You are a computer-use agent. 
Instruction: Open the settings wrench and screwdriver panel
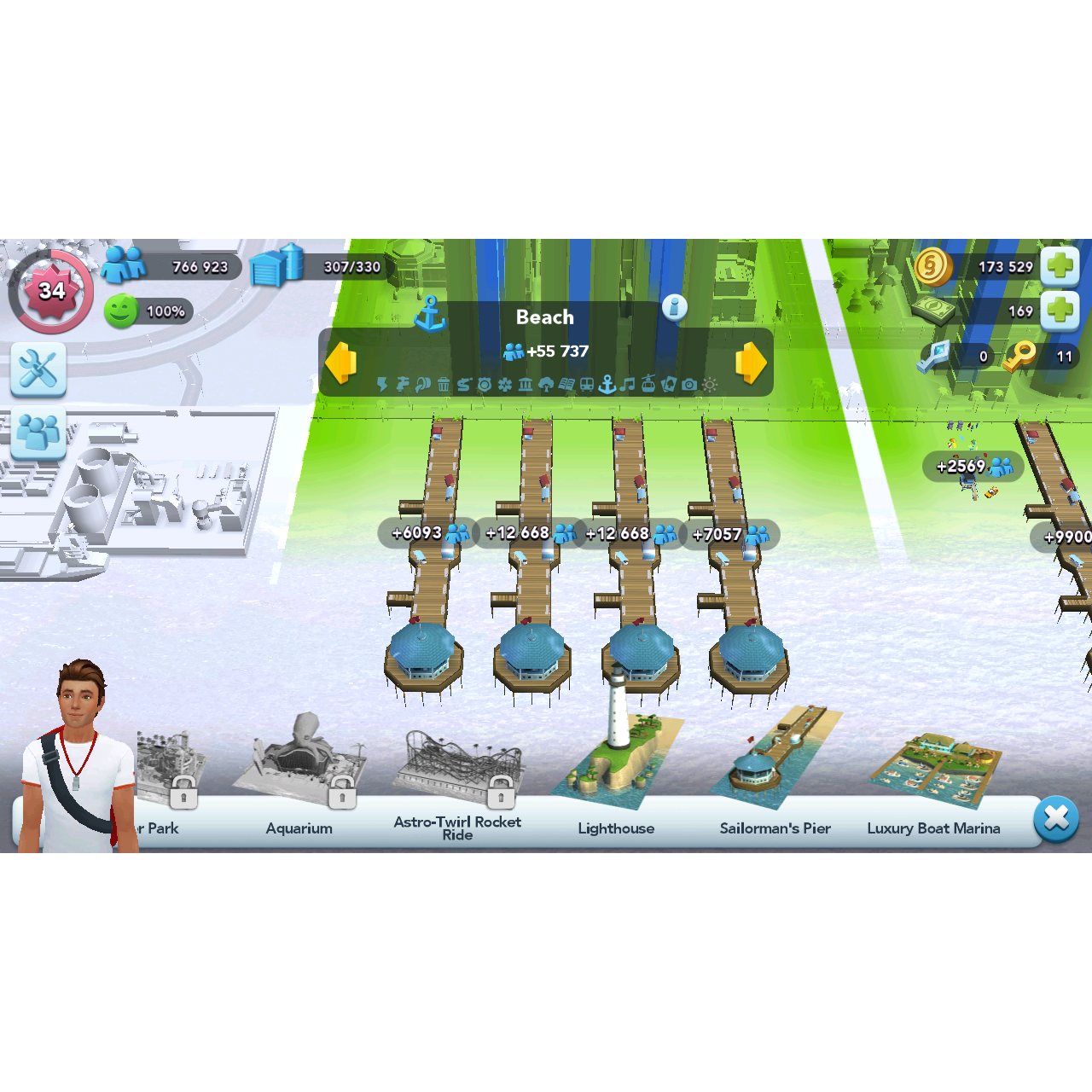click(38, 369)
